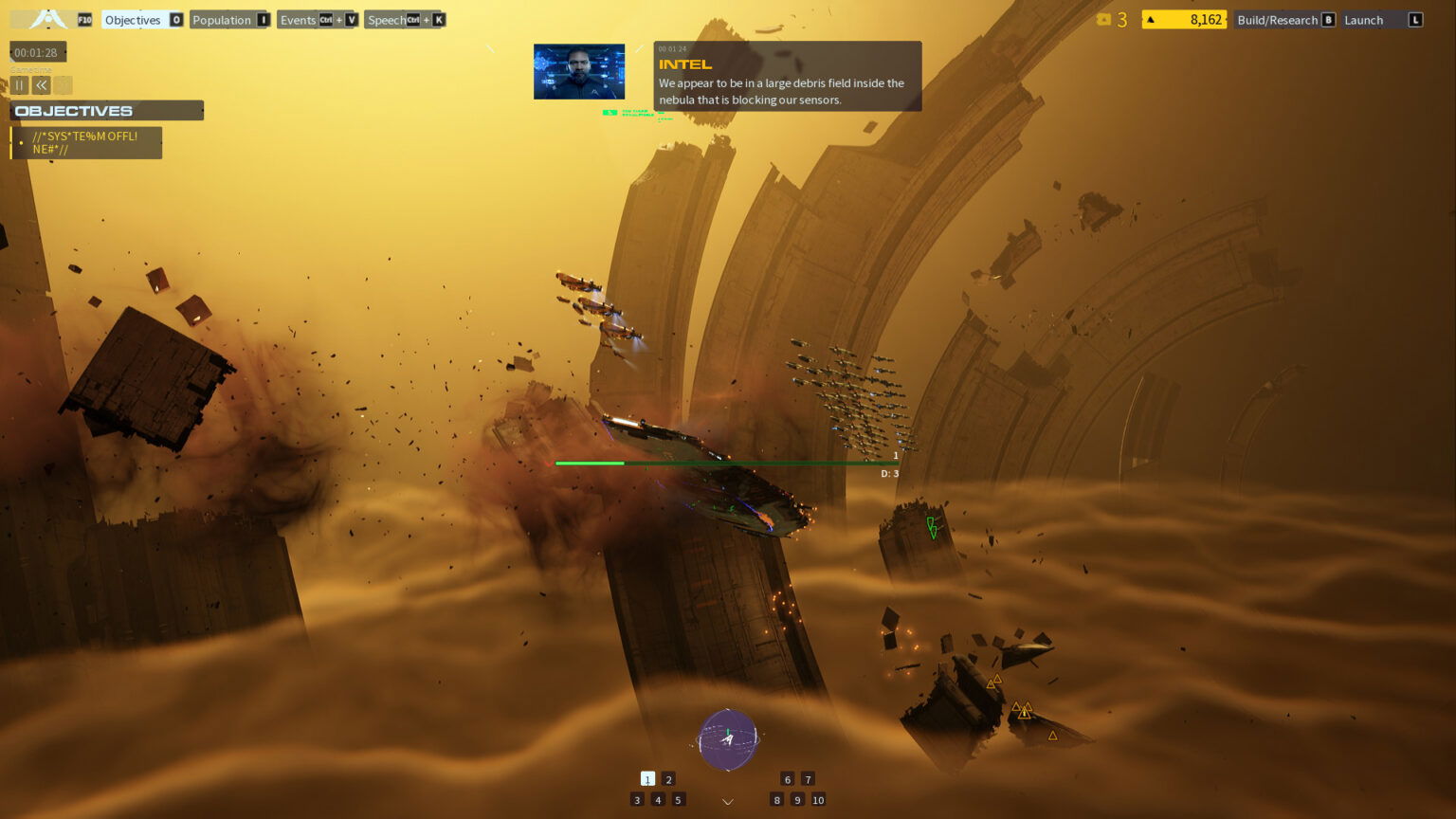This screenshot has height=819, width=1456.
Task: Select the SYS*TE%M OFFLINE objective entry
Action: [85, 142]
